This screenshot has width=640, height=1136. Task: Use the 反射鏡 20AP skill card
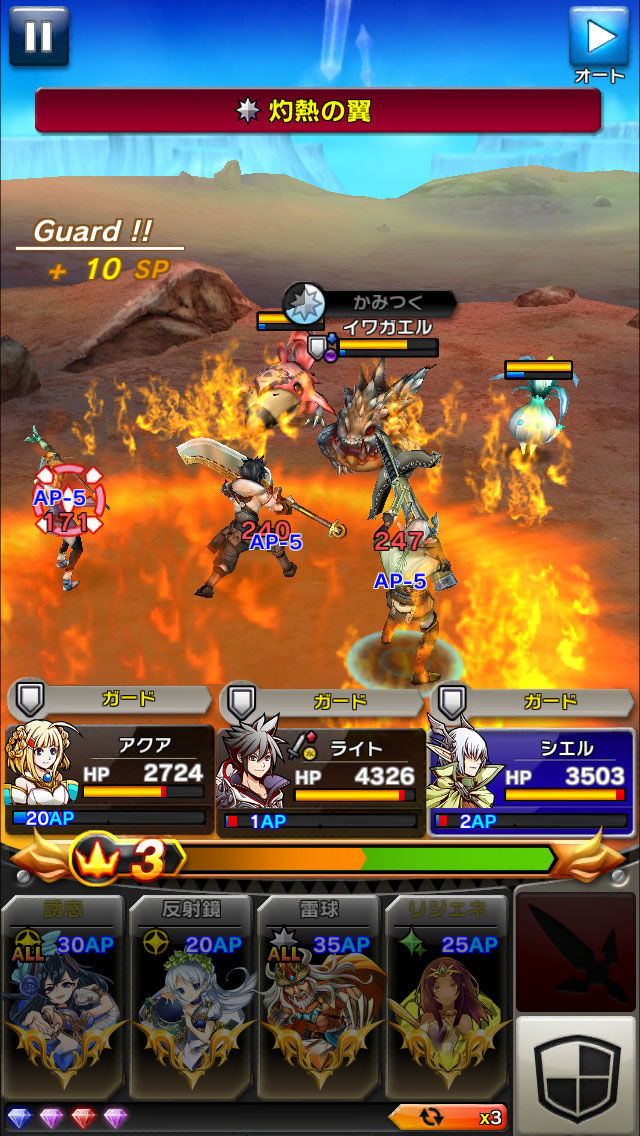191,995
